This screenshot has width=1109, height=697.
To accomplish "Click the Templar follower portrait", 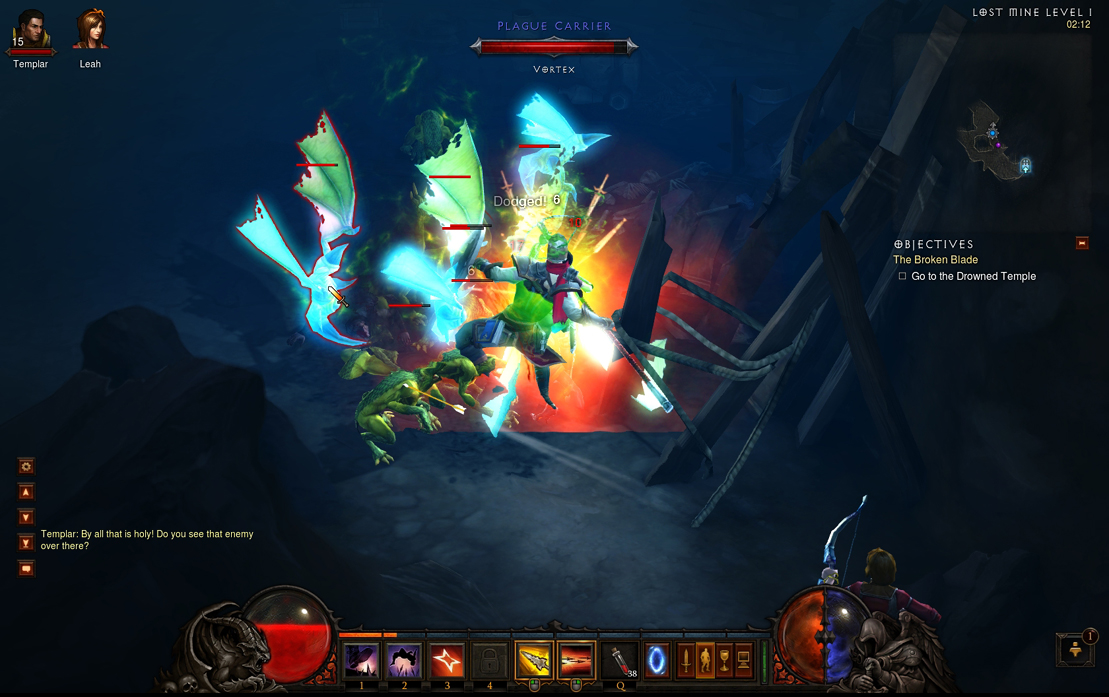I will click(x=30, y=30).
